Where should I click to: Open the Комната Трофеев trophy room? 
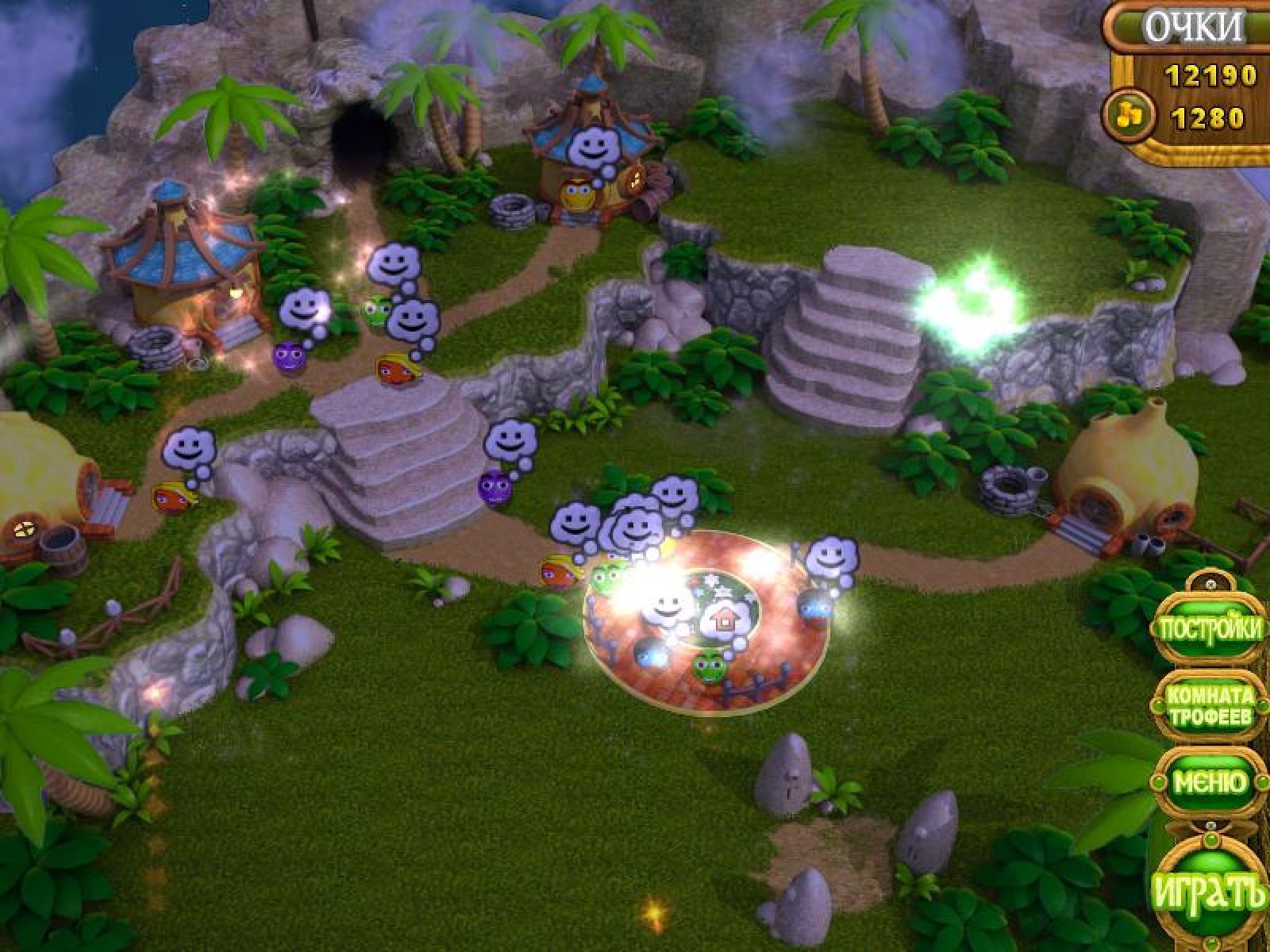pos(1210,708)
